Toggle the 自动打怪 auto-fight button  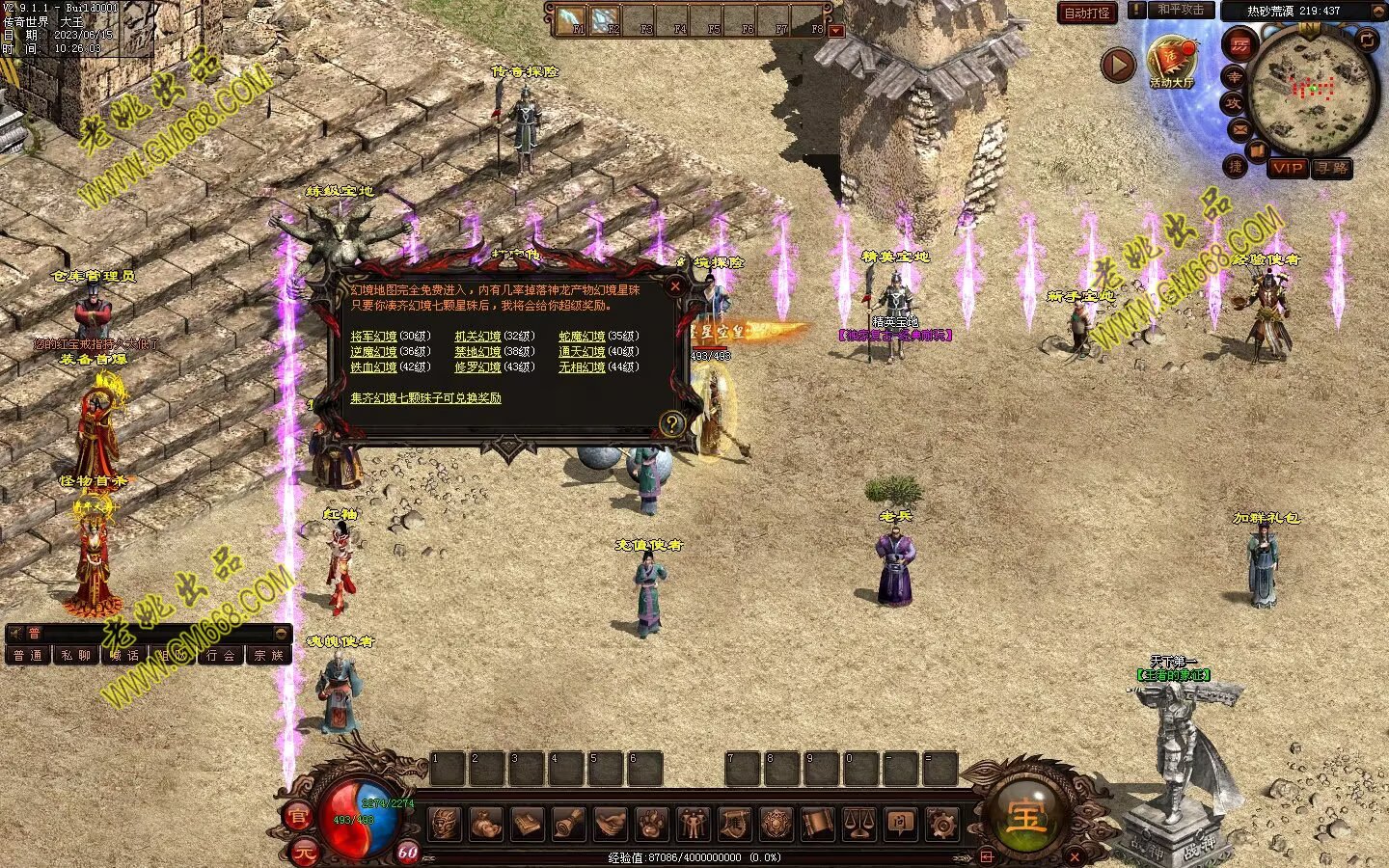[1087, 13]
